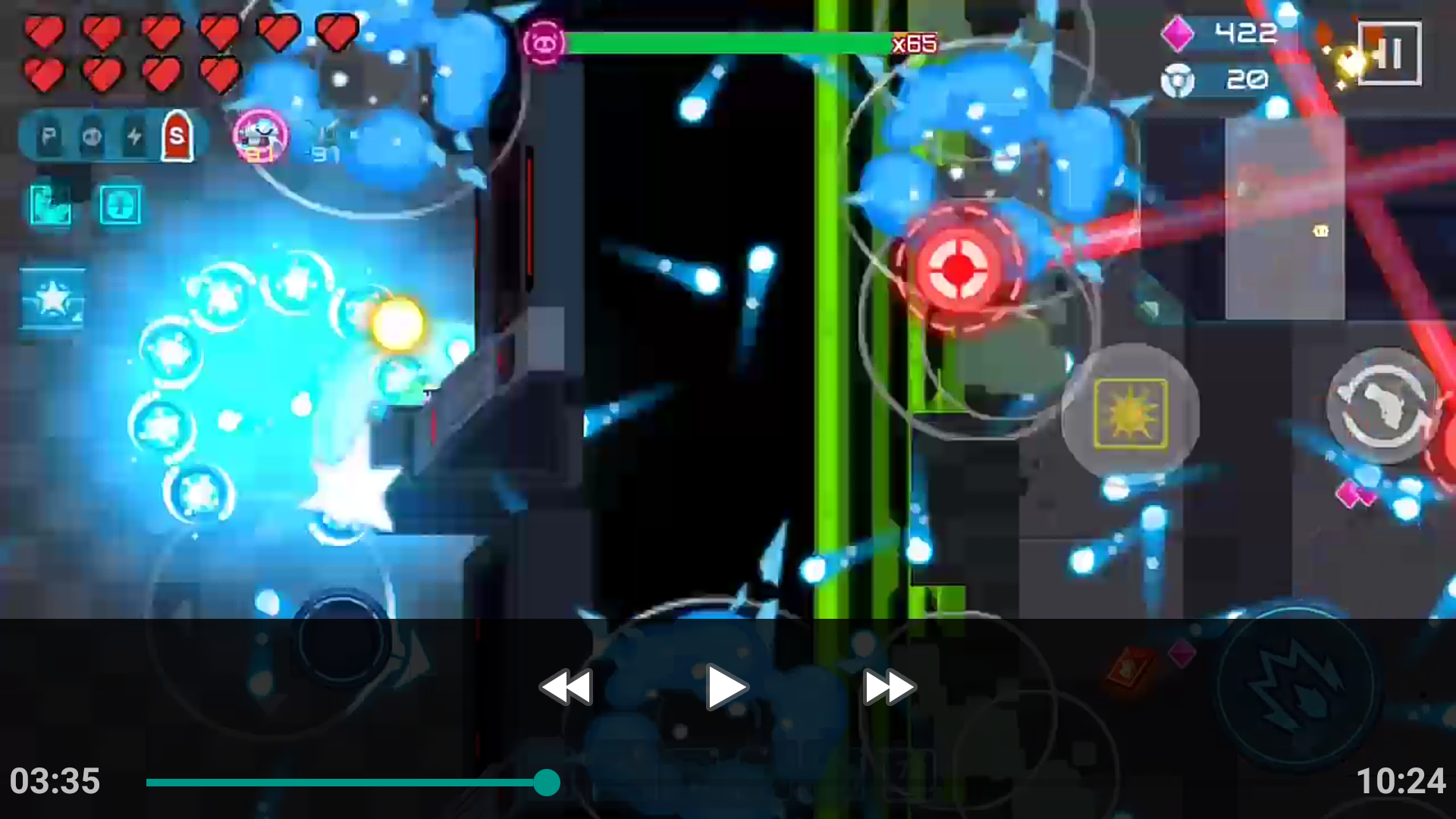Toggle the cyan shield skill slot
Viewport: 1456px width, 819px height.
click(x=121, y=206)
